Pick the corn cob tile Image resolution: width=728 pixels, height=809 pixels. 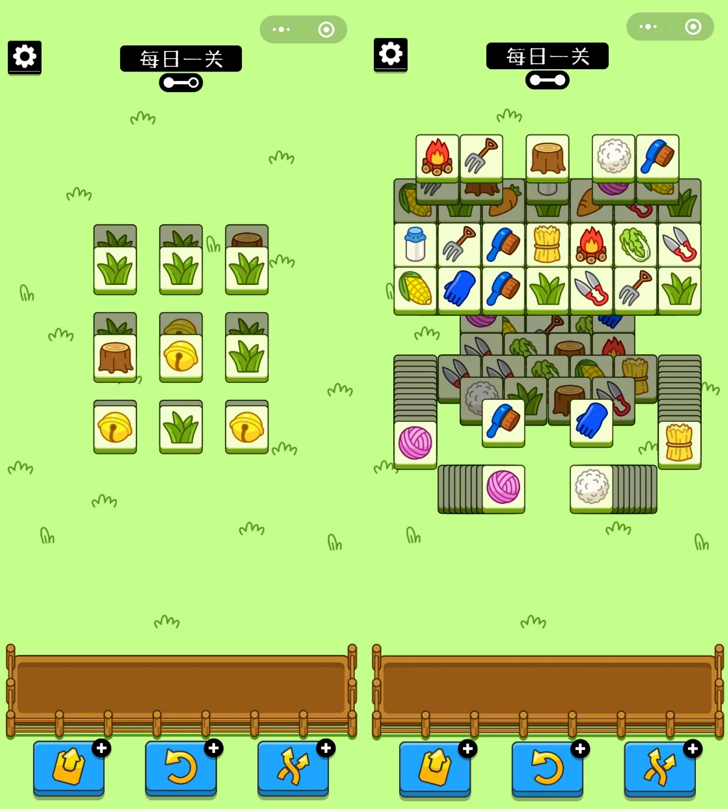(x=415, y=289)
